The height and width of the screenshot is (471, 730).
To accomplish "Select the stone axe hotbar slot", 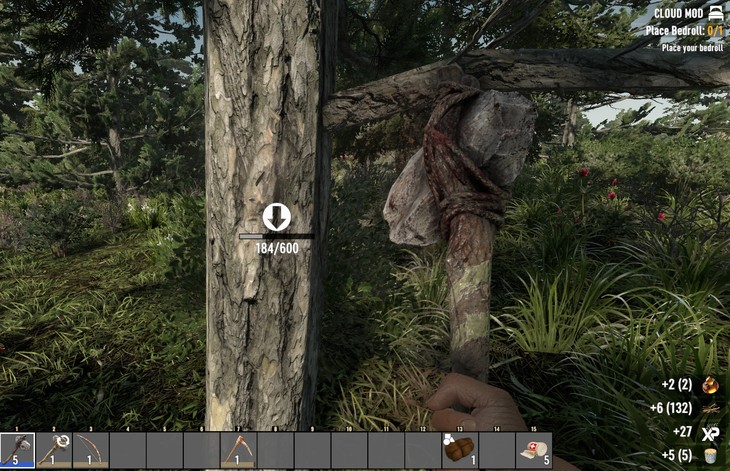I will [18, 450].
